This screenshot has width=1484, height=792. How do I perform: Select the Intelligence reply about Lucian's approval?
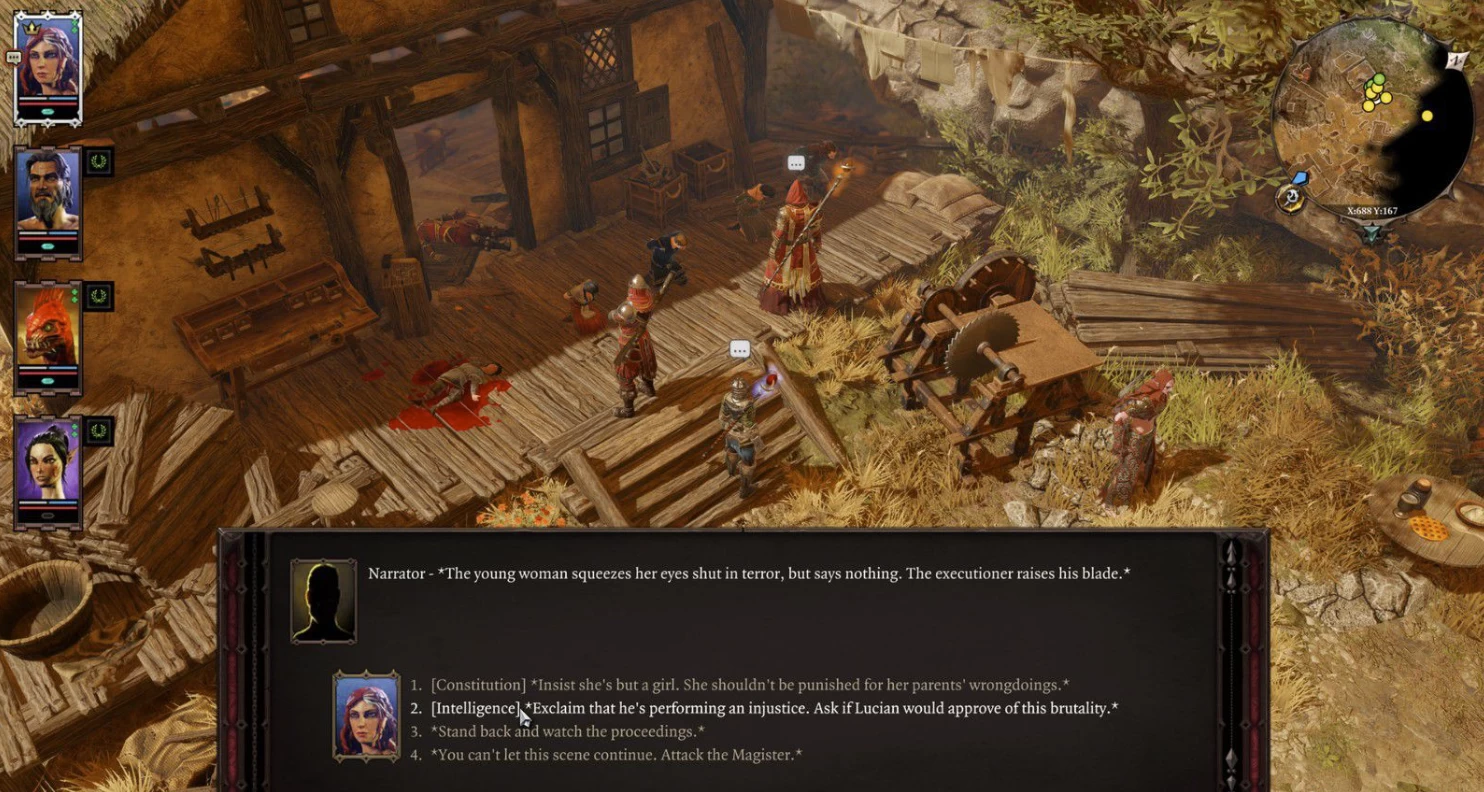(x=774, y=708)
